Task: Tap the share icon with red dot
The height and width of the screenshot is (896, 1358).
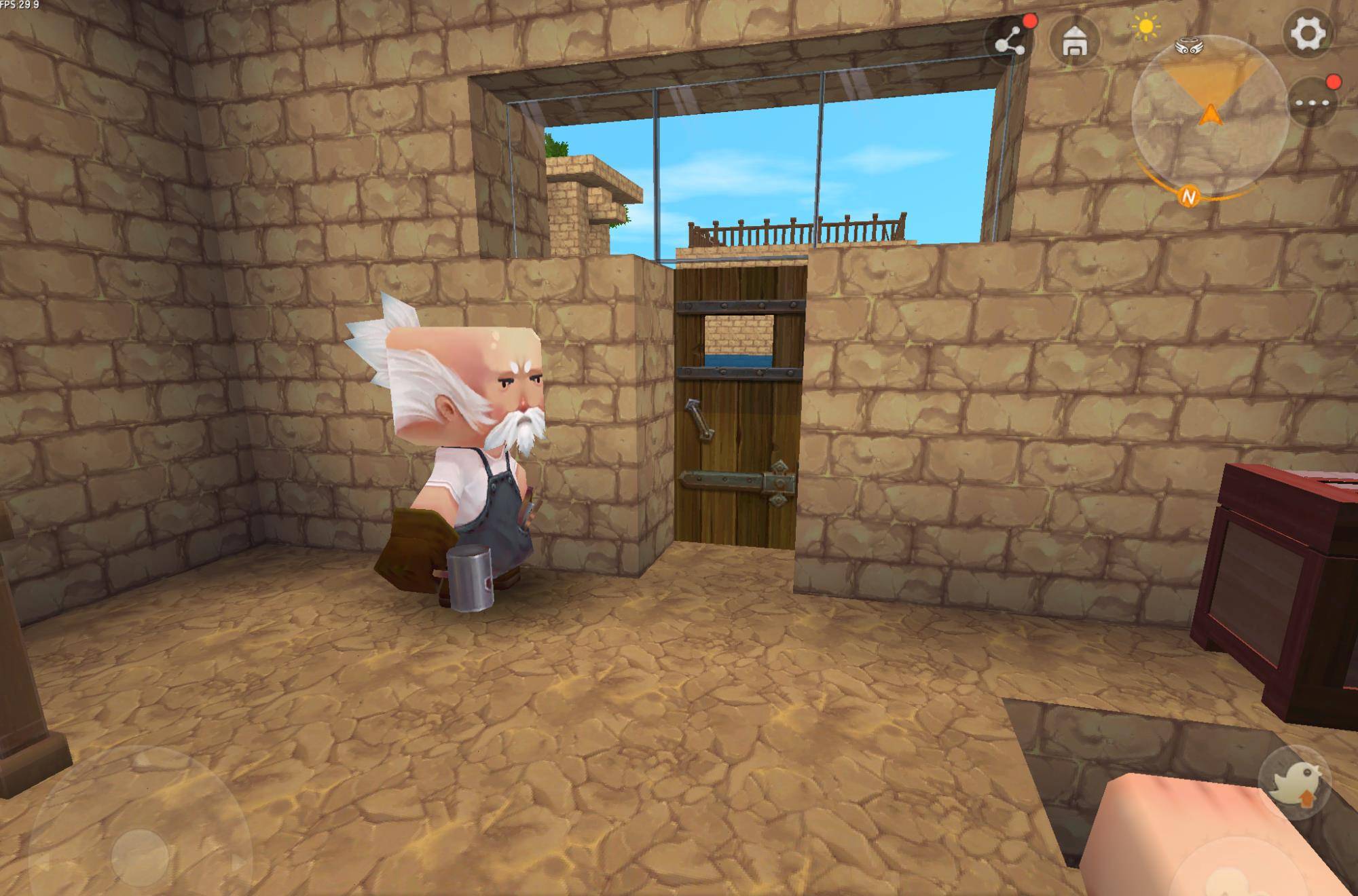Action: pyautogui.click(x=1010, y=42)
